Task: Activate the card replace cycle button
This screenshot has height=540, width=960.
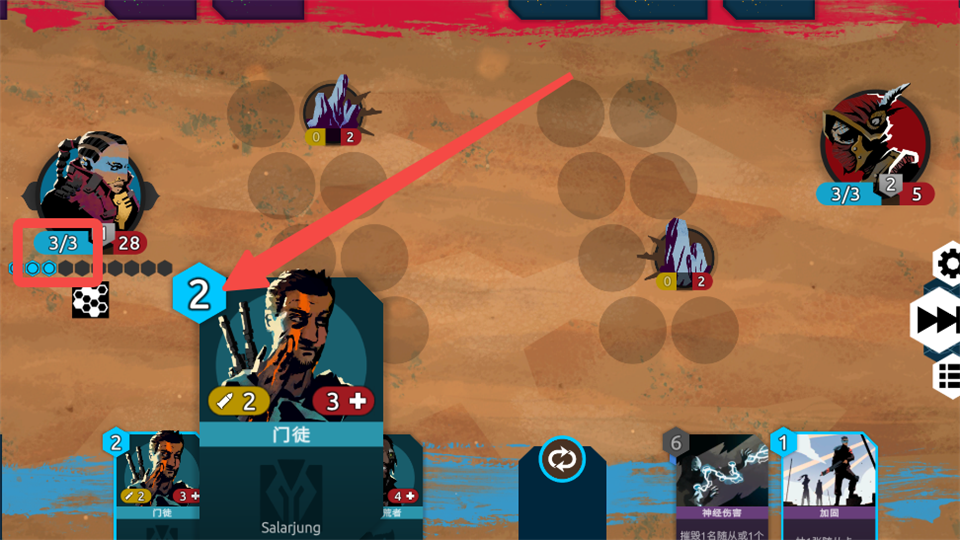Action: click(562, 461)
